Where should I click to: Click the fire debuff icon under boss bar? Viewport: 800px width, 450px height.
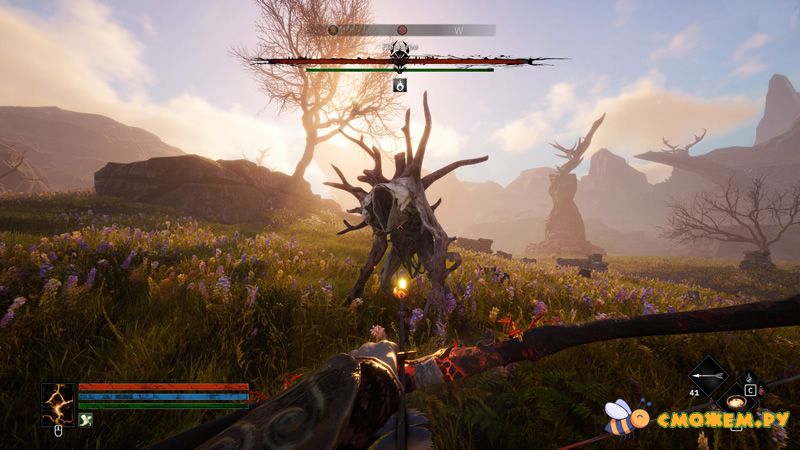pos(399,85)
